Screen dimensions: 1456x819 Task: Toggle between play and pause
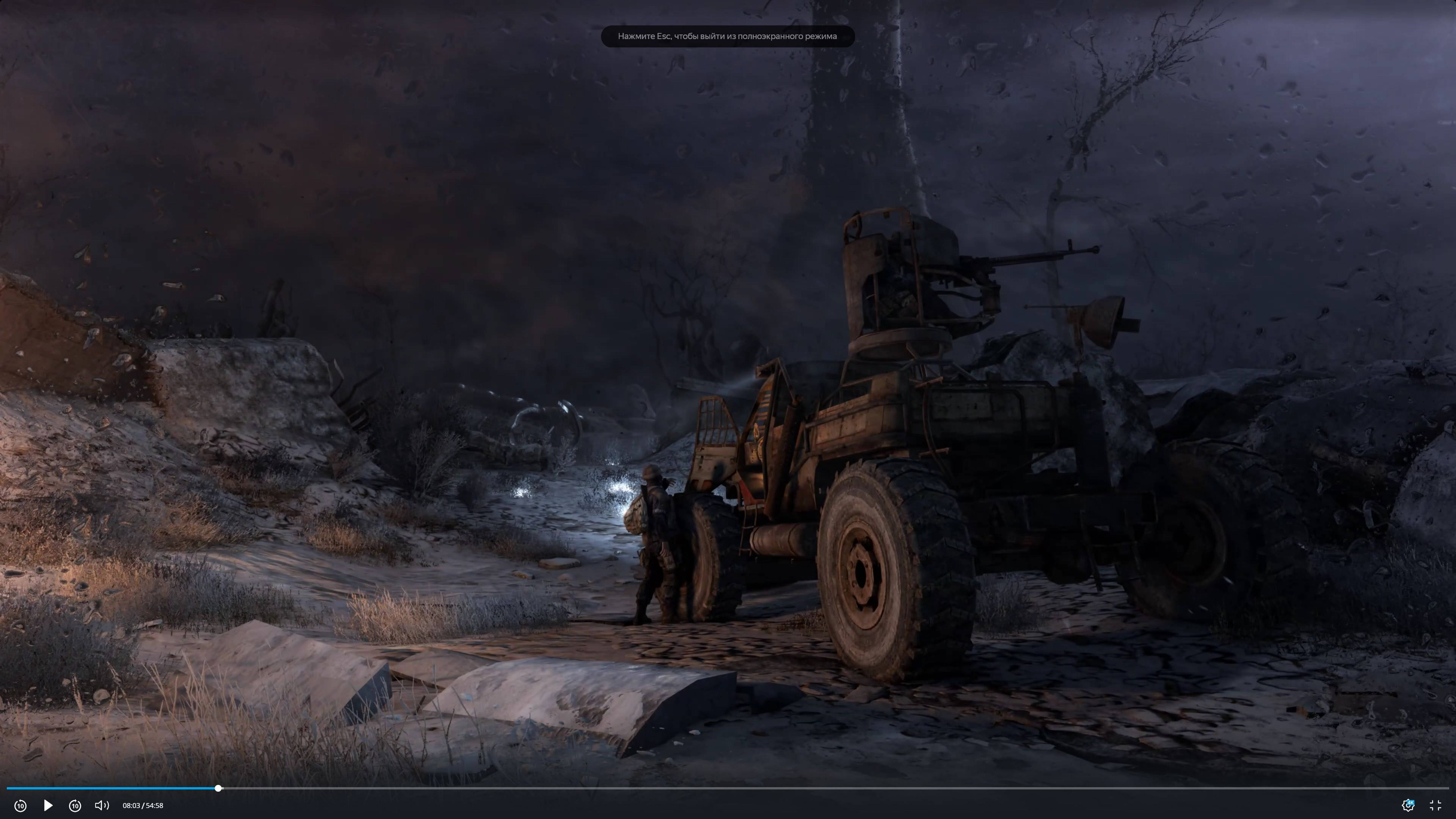[48, 805]
